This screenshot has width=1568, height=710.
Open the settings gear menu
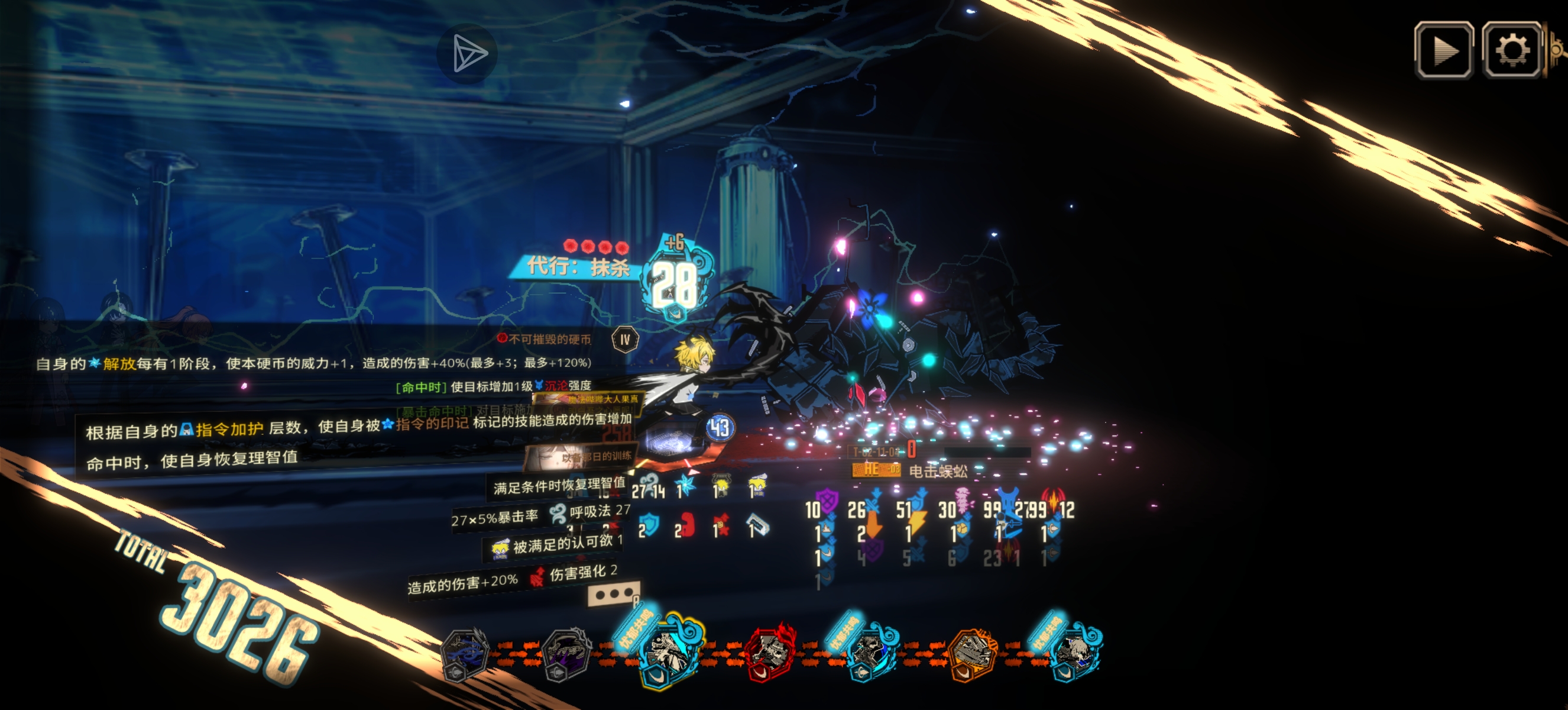coord(1512,50)
